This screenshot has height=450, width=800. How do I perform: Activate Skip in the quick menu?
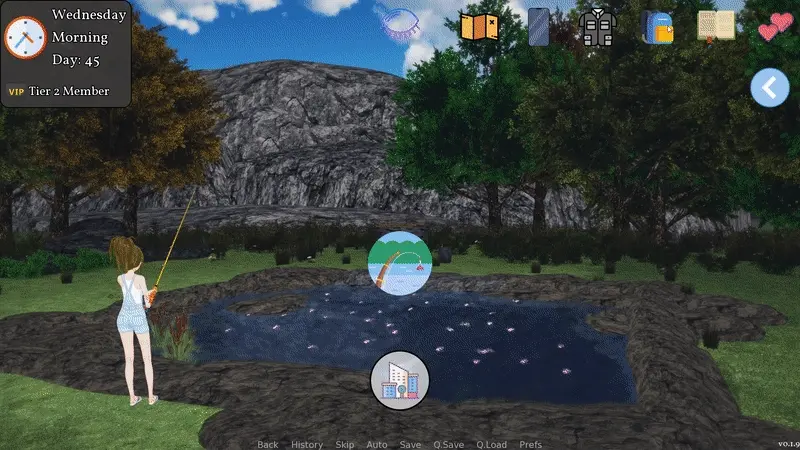(345, 444)
